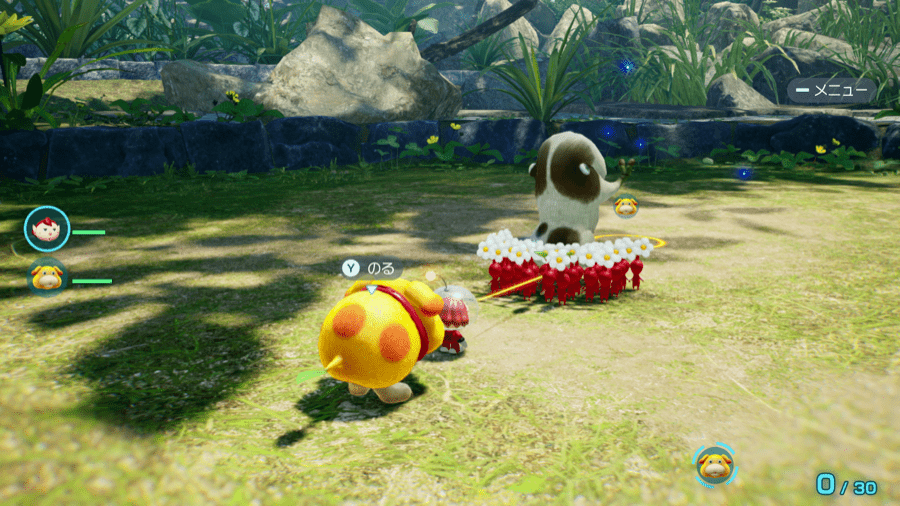Select Oatchi's portrait below the captain
The width and height of the screenshot is (900, 506).
point(46,277)
